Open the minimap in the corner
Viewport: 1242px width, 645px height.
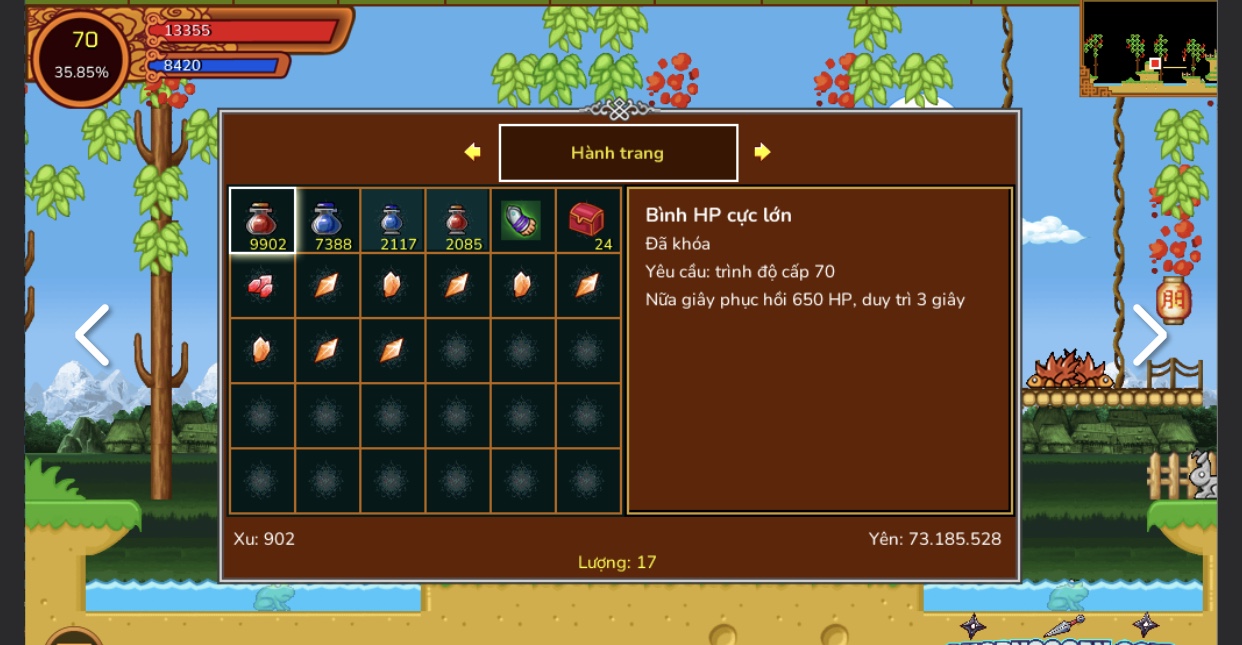[1149, 47]
